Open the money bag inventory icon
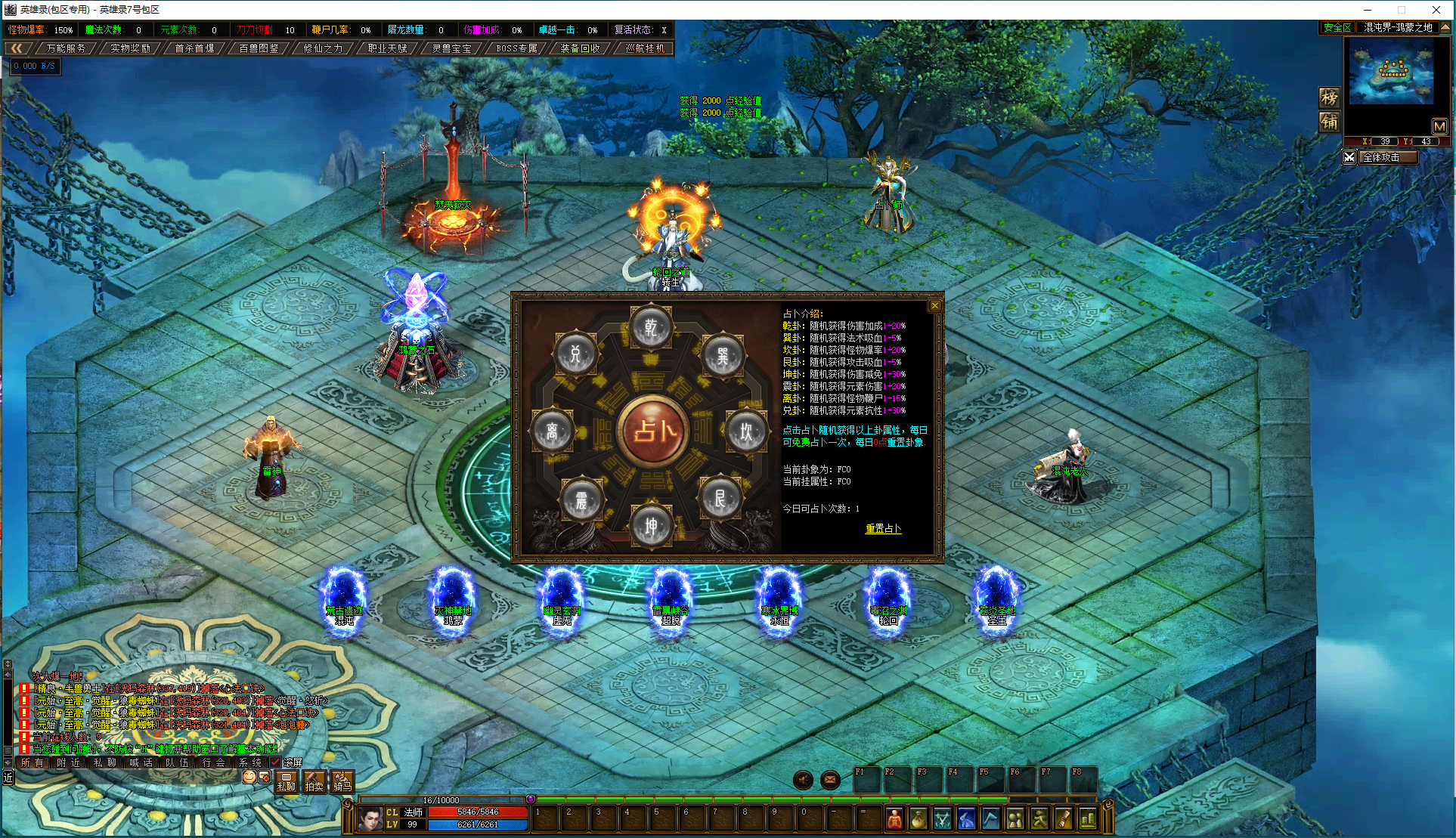The width and height of the screenshot is (1456, 838). pos(918,818)
